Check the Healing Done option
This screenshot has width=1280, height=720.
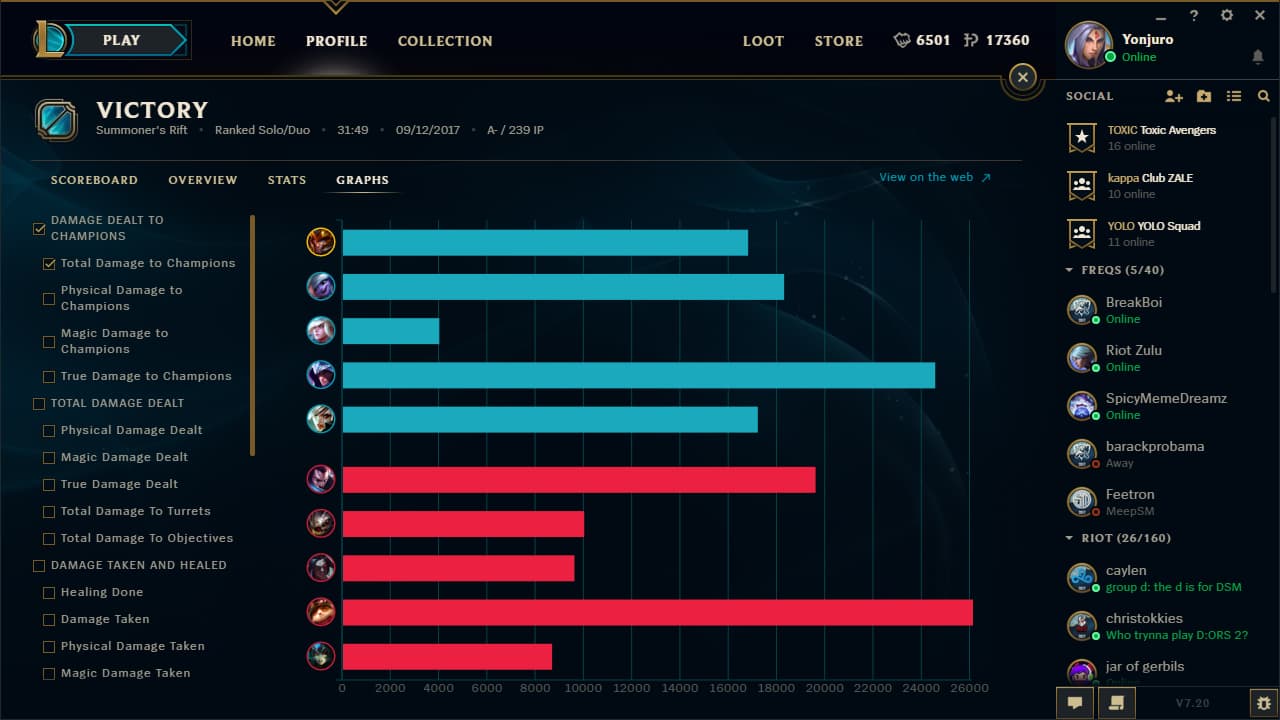point(49,592)
